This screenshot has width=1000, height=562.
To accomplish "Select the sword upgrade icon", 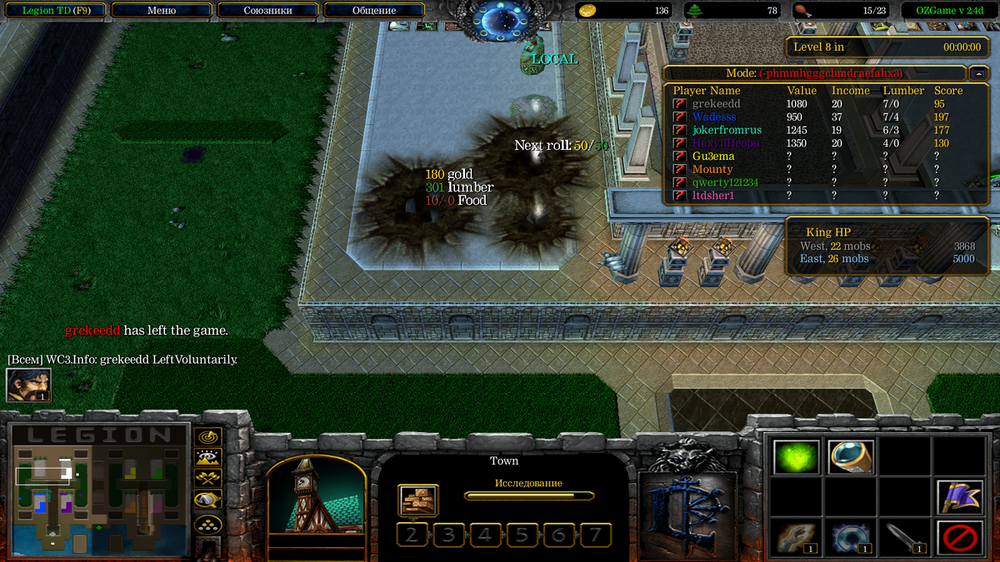I will point(904,538).
